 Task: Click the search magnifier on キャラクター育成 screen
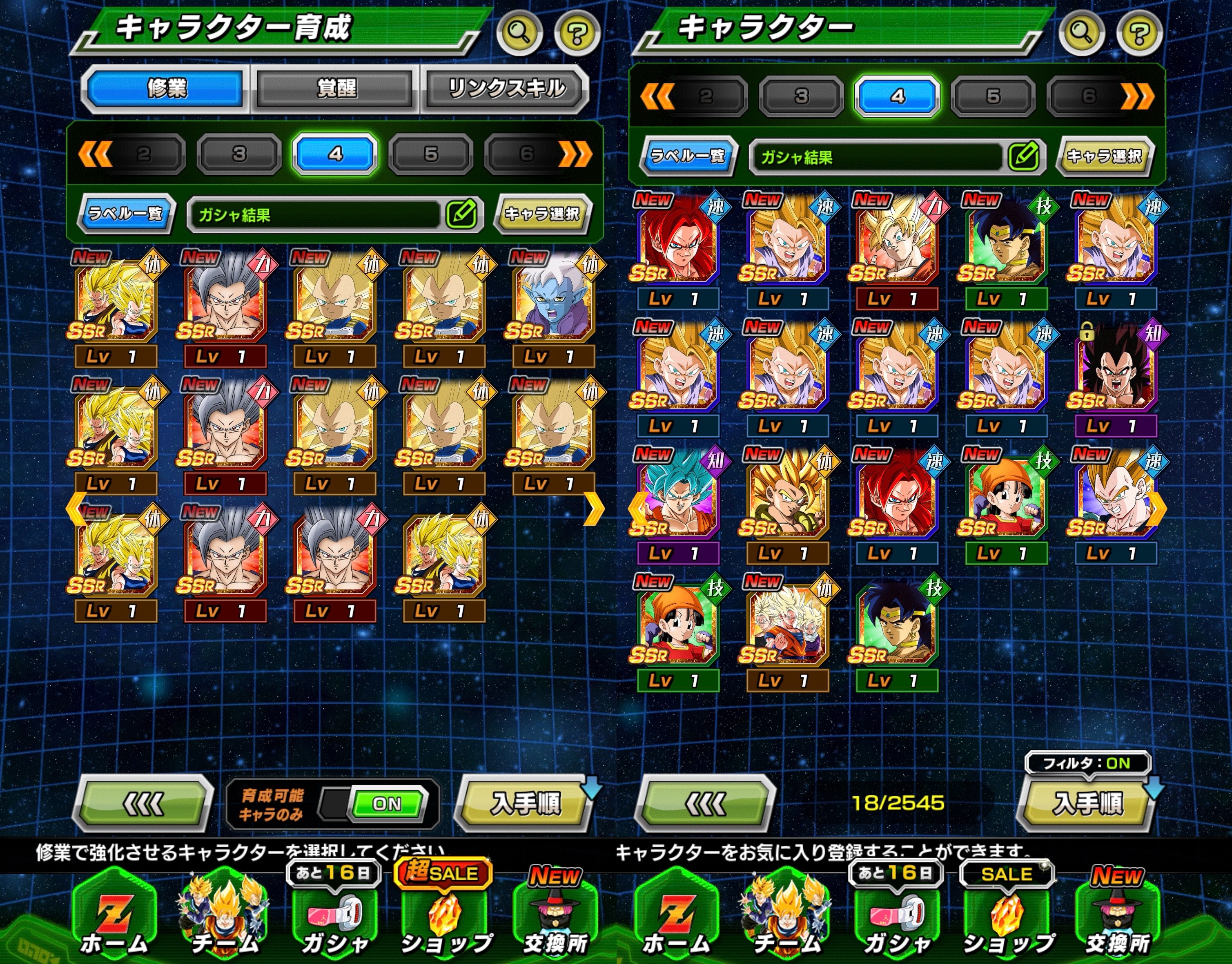pyautogui.click(x=519, y=32)
